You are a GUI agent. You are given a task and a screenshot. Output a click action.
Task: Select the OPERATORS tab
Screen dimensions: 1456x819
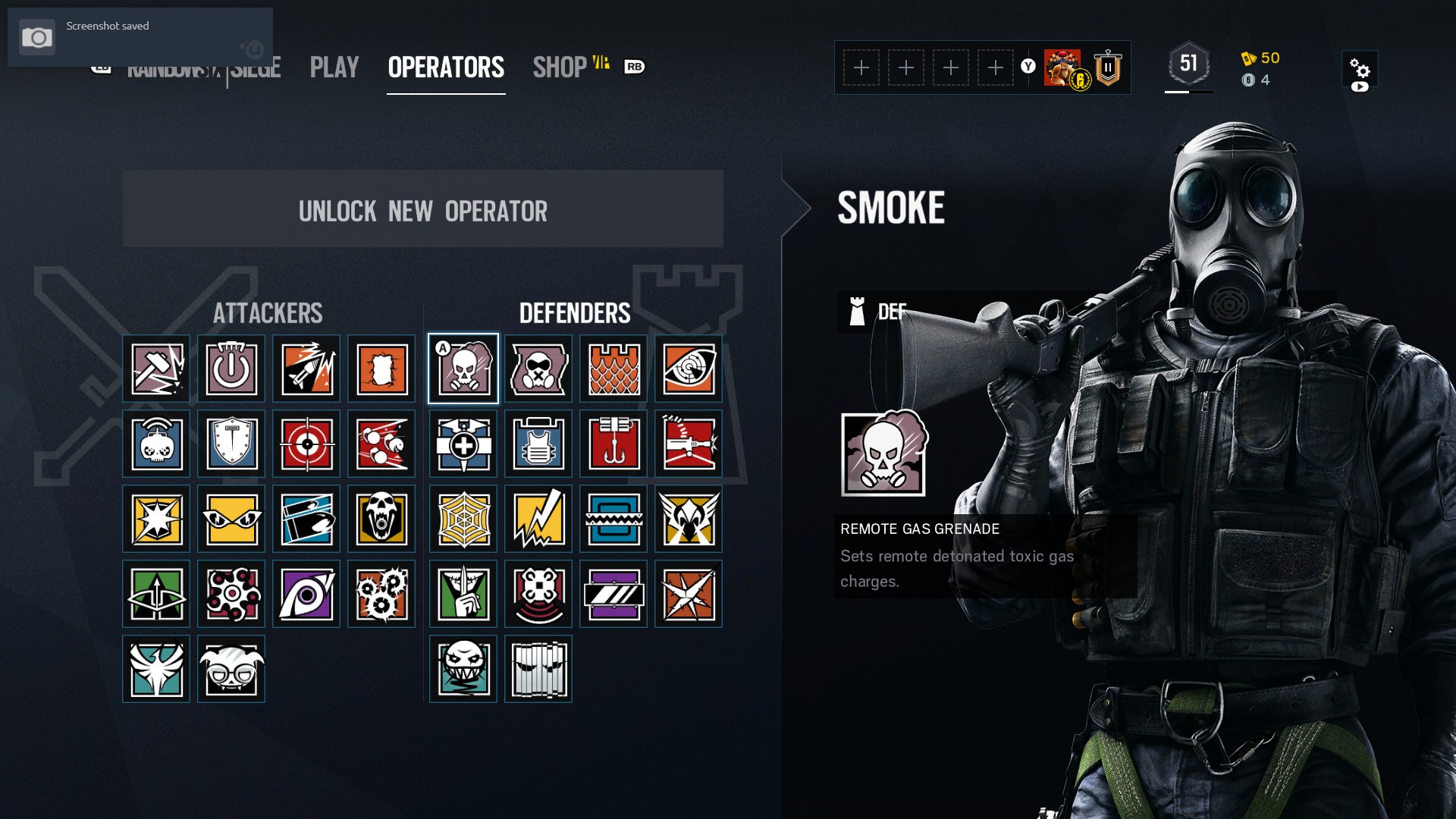click(446, 67)
